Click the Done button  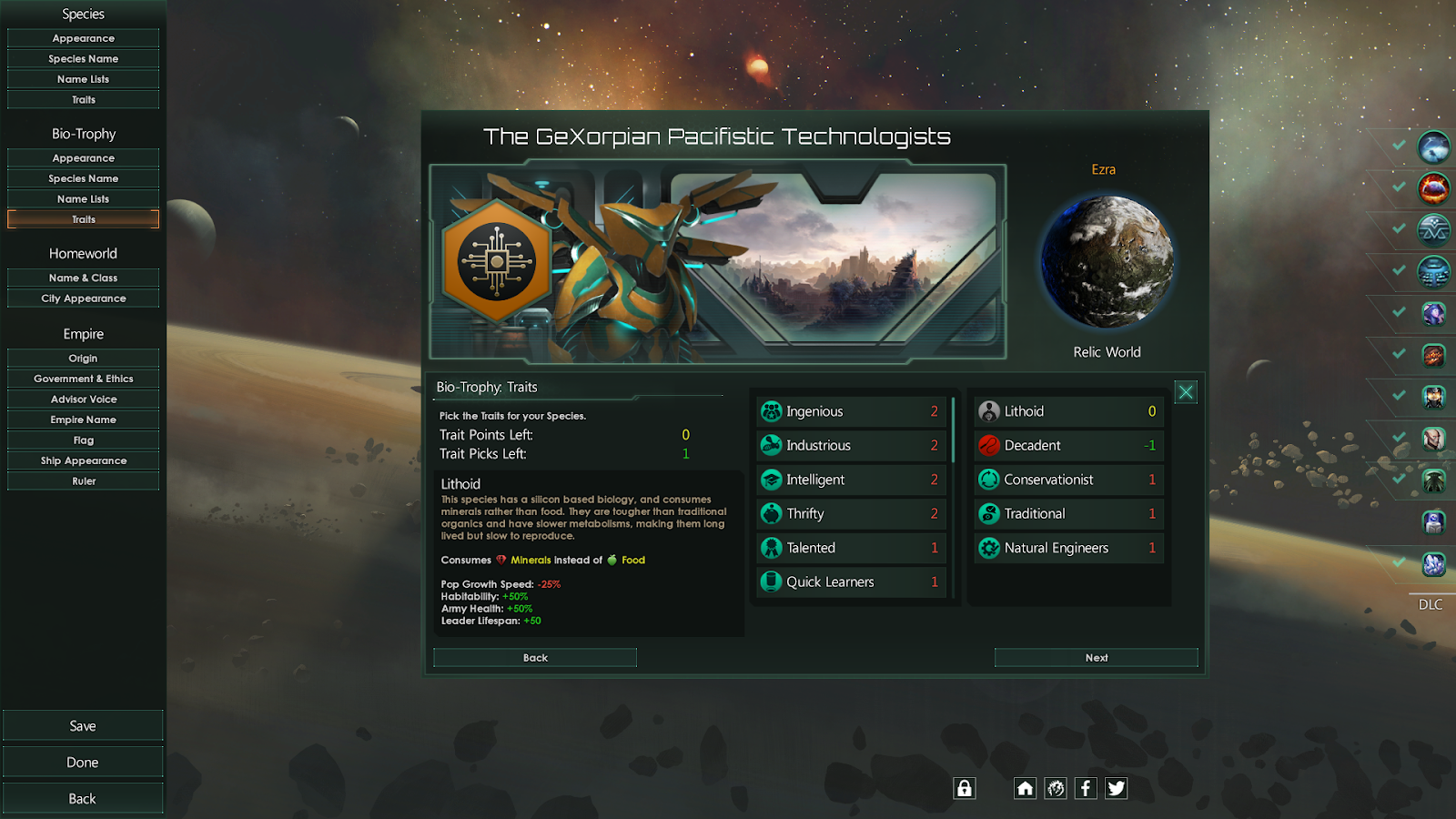[83, 763]
